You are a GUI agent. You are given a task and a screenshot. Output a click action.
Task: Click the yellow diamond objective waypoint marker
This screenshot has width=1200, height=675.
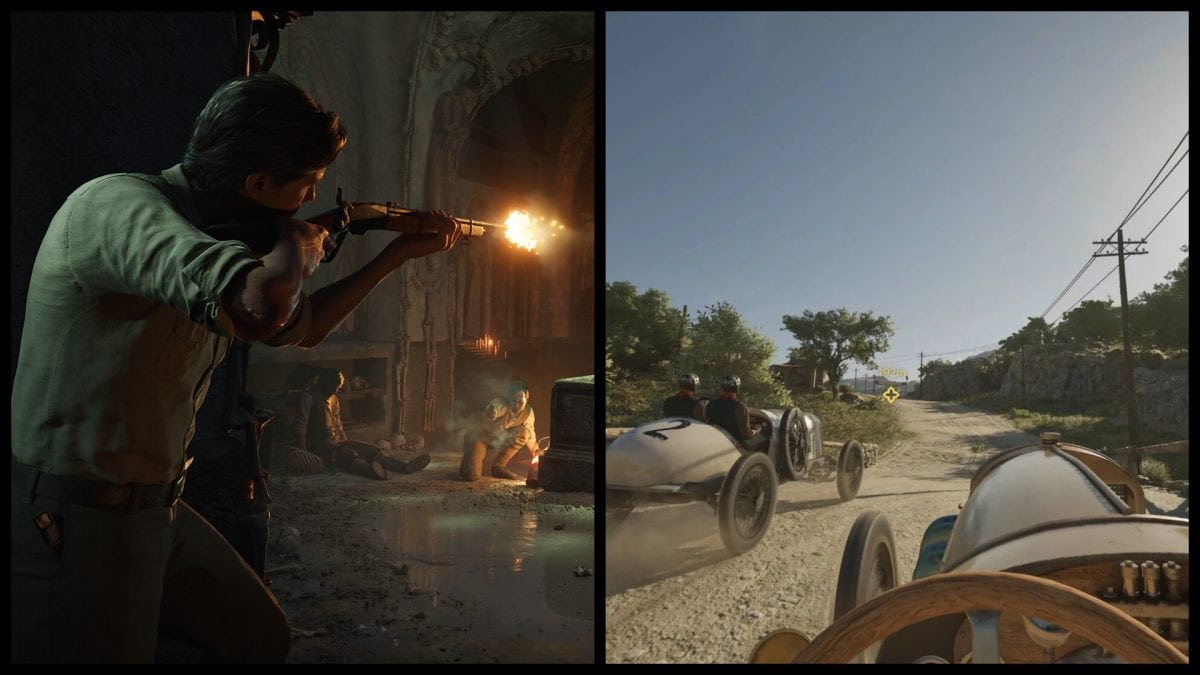pos(890,394)
